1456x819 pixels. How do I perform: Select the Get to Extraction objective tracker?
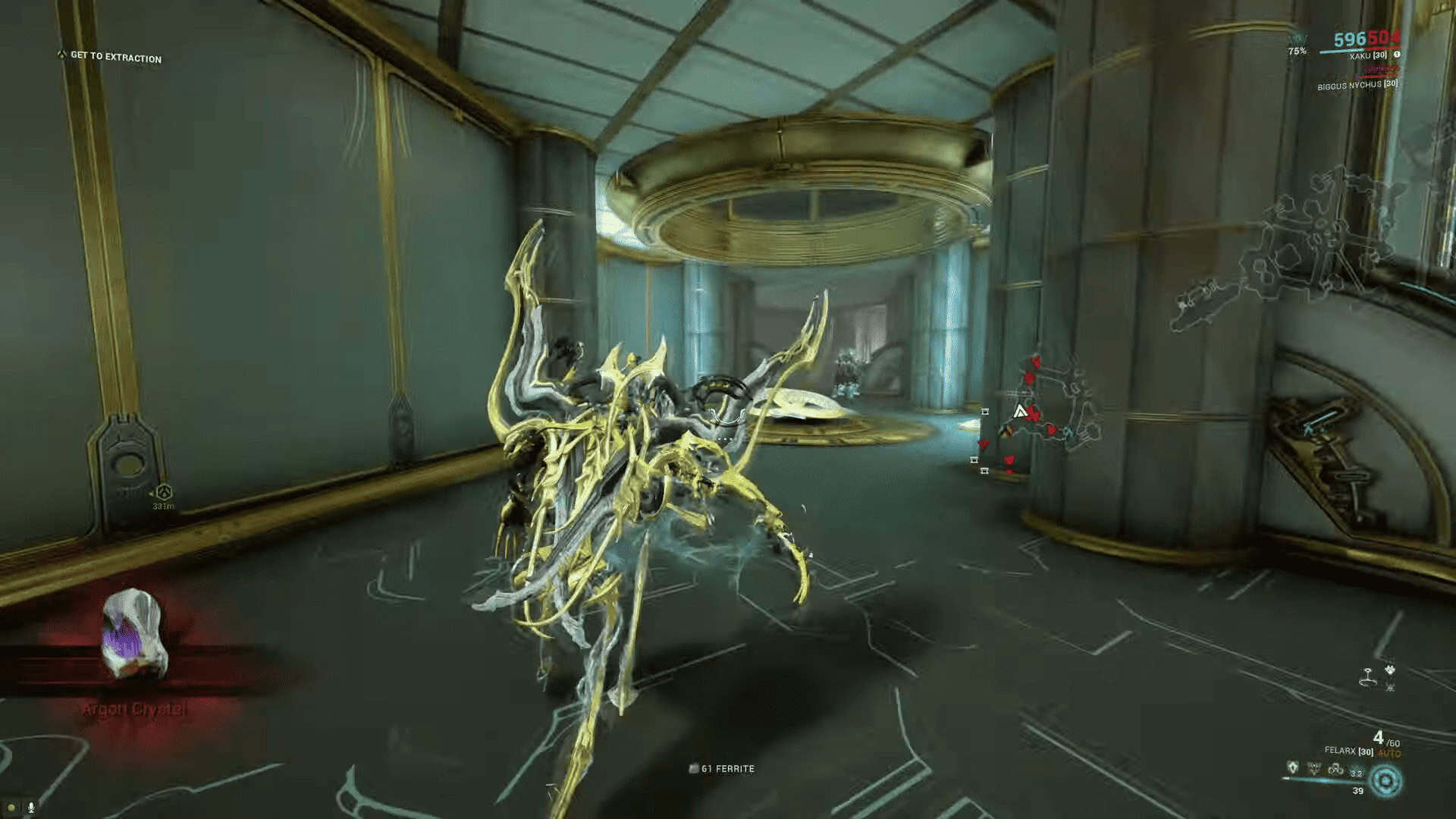click(x=115, y=57)
